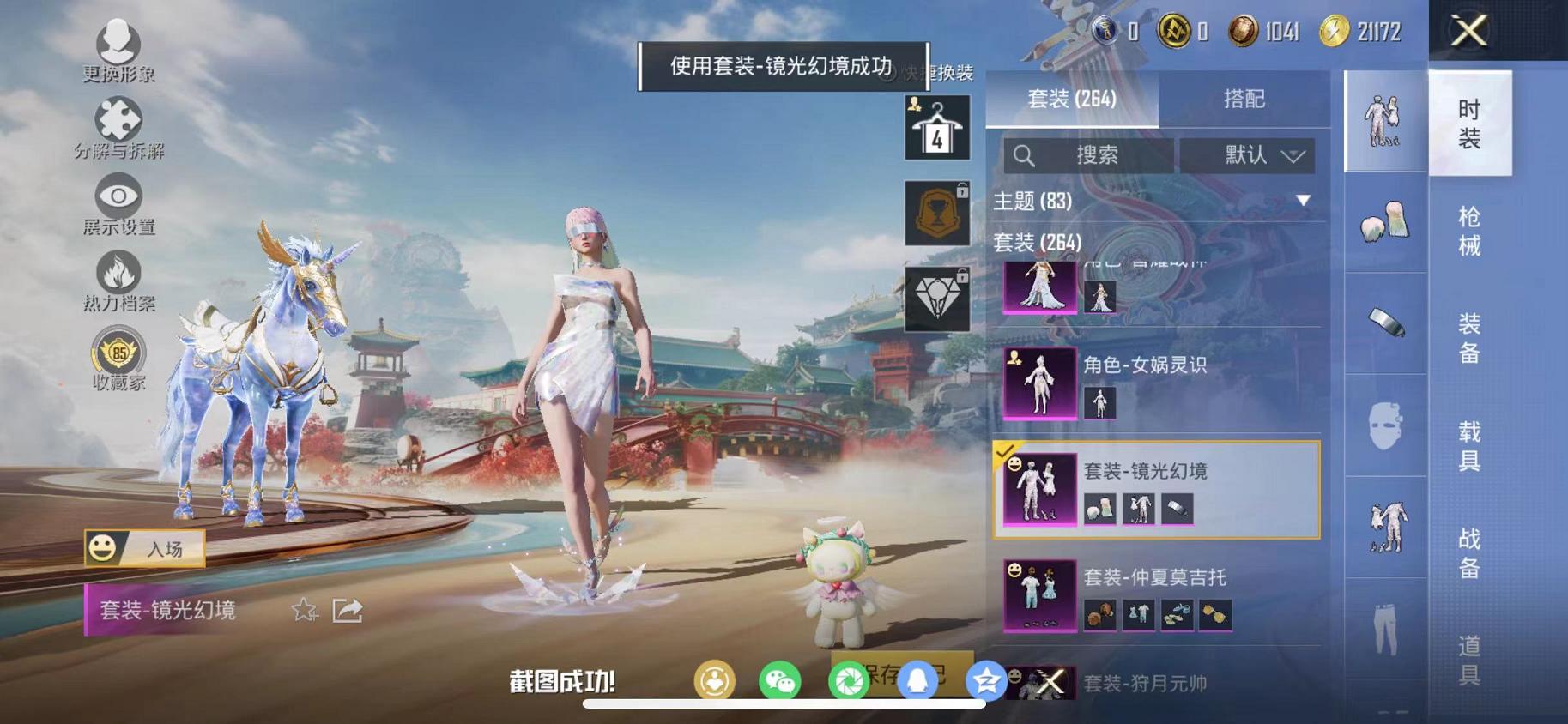
Task: Open the wardrobe hanger with 4 outfits
Action: (x=939, y=127)
